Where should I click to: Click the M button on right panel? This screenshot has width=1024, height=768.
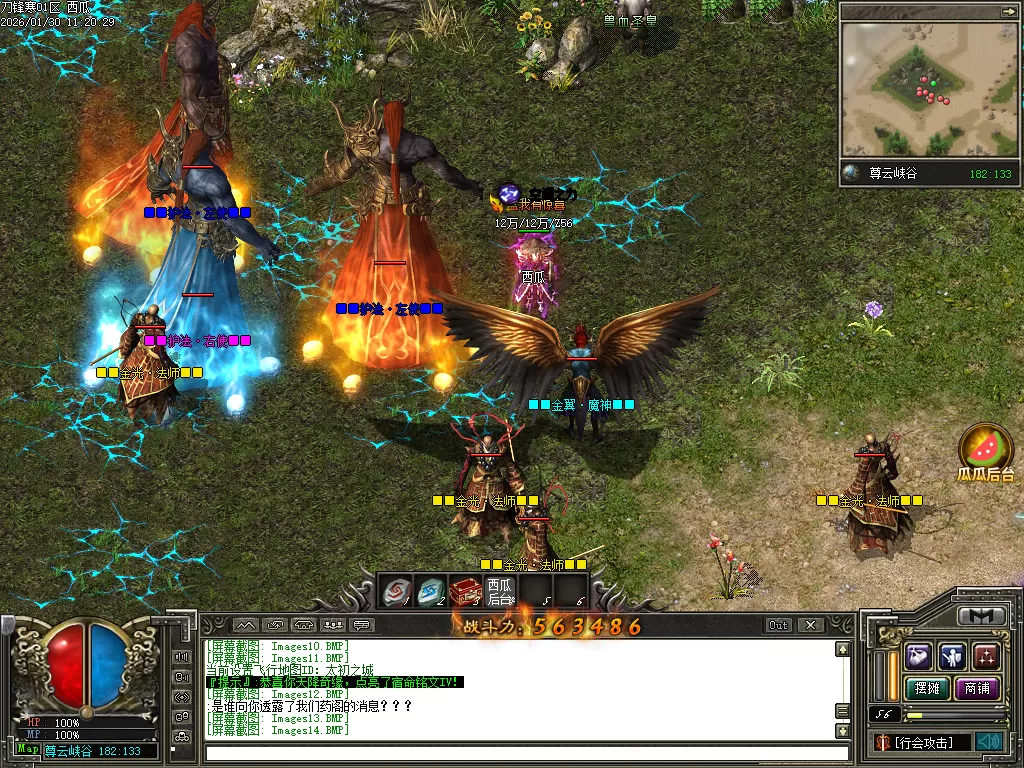(x=981, y=616)
